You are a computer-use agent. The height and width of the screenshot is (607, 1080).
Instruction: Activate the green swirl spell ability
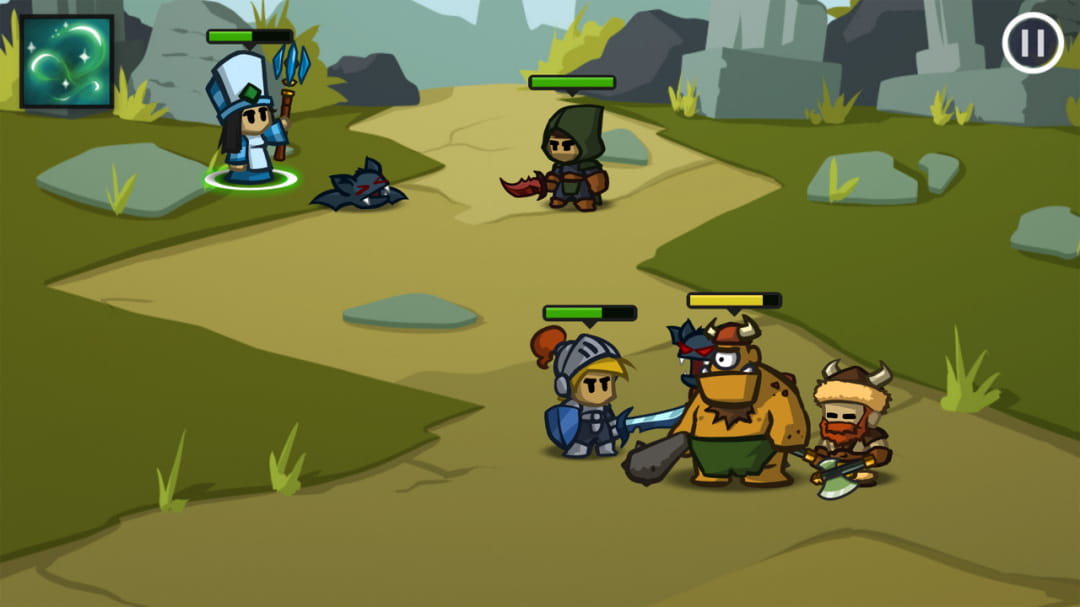(x=67, y=61)
